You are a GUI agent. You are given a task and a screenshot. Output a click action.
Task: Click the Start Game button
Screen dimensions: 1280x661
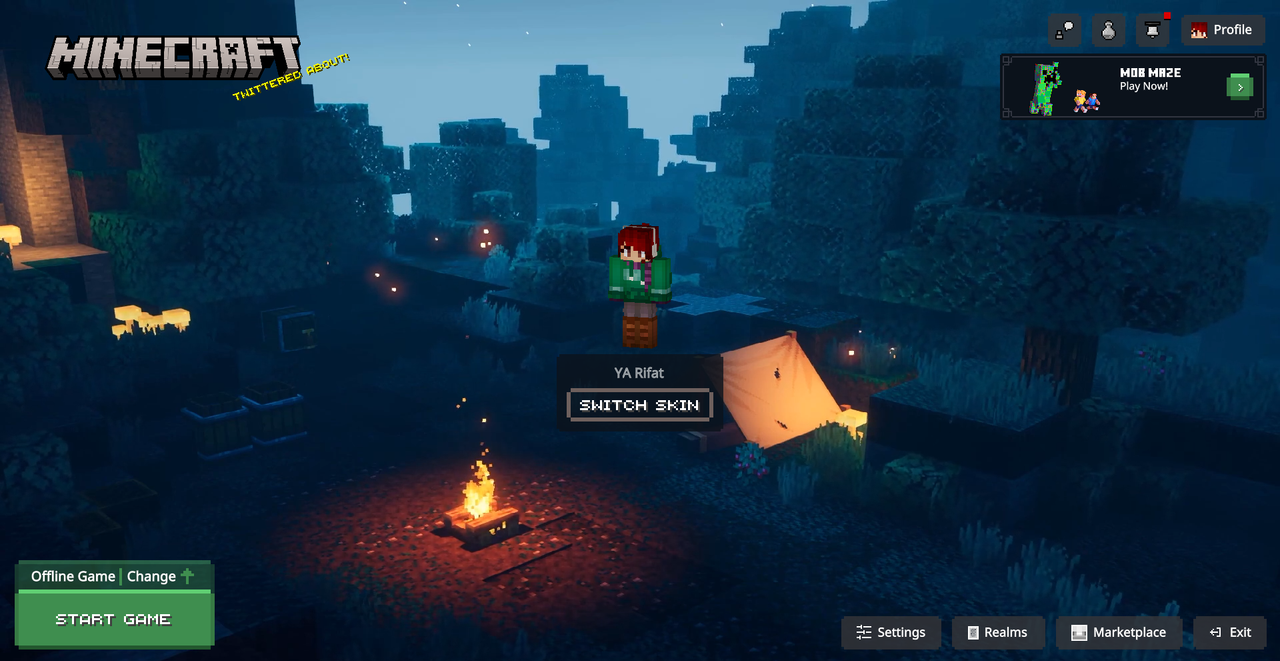click(113, 619)
